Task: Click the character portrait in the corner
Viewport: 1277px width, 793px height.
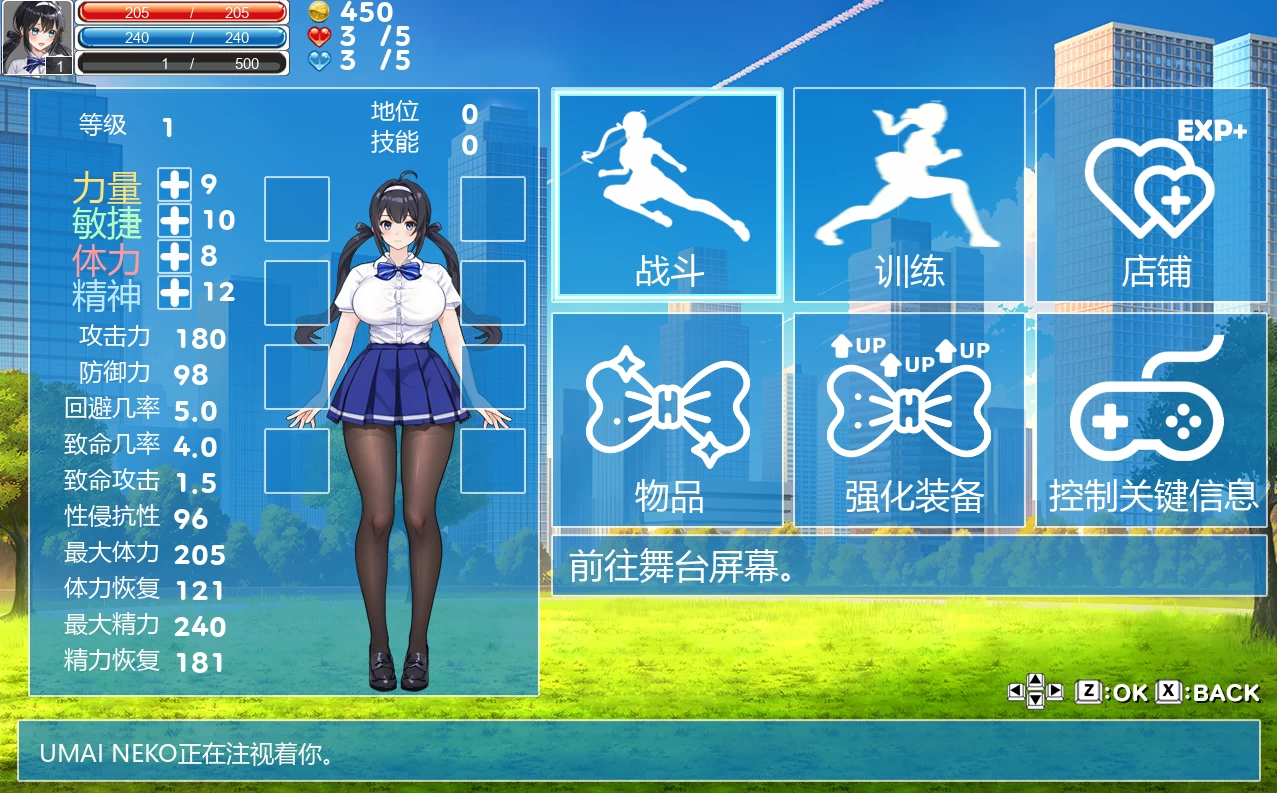Action: click(x=37, y=38)
